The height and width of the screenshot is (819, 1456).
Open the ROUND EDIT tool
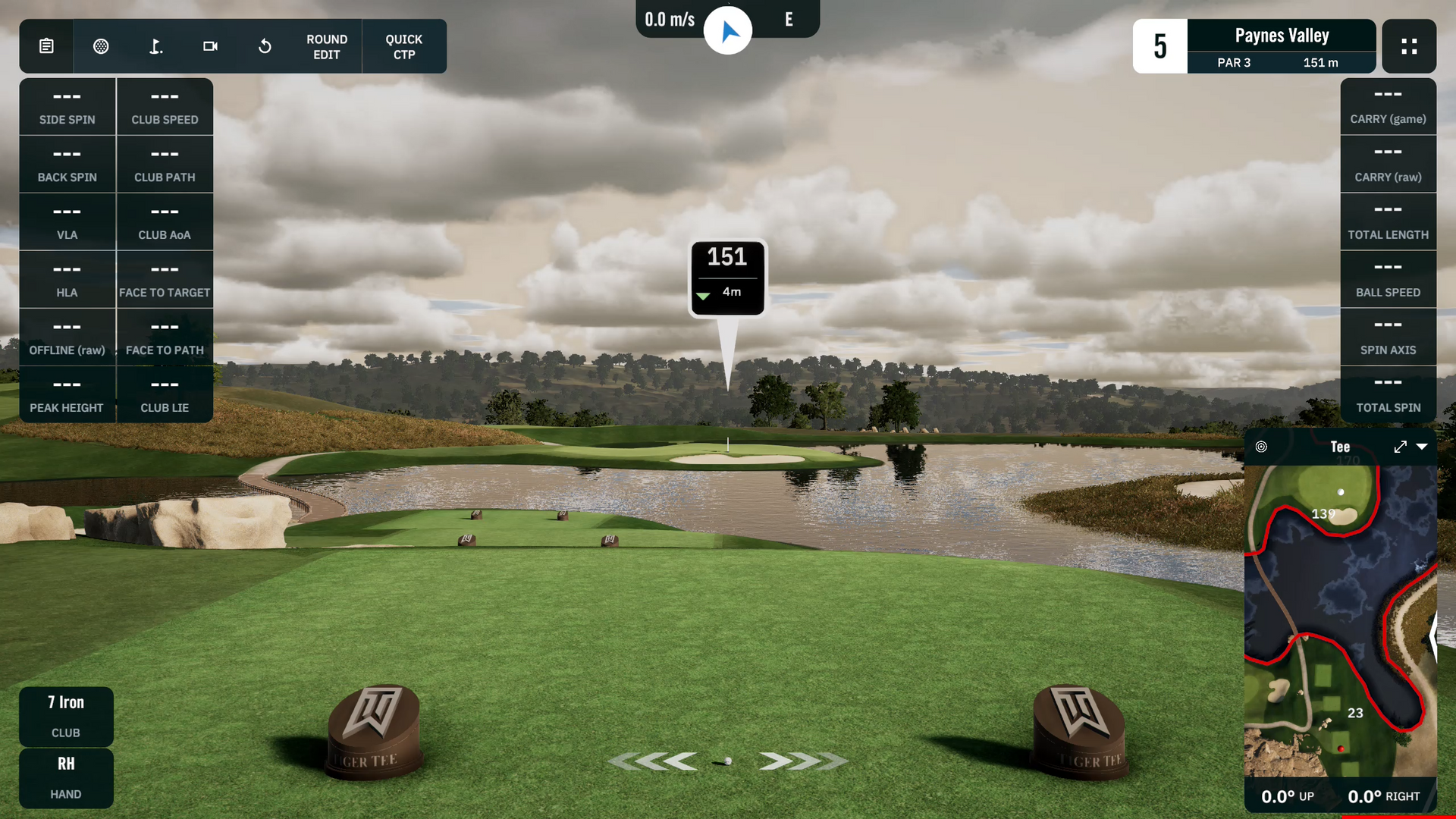click(x=327, y=46)
